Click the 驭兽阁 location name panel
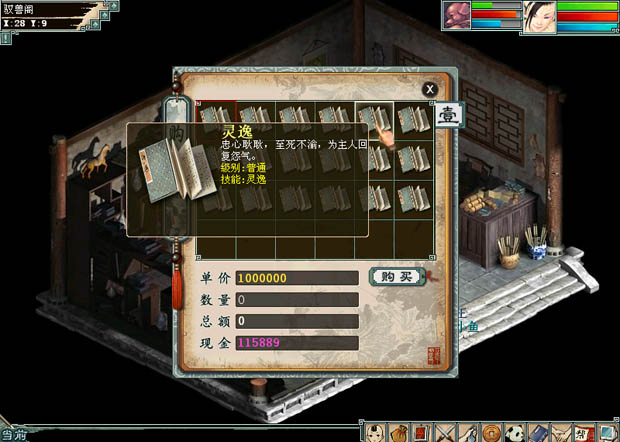The image size is (620, 442). pos(40,9)
